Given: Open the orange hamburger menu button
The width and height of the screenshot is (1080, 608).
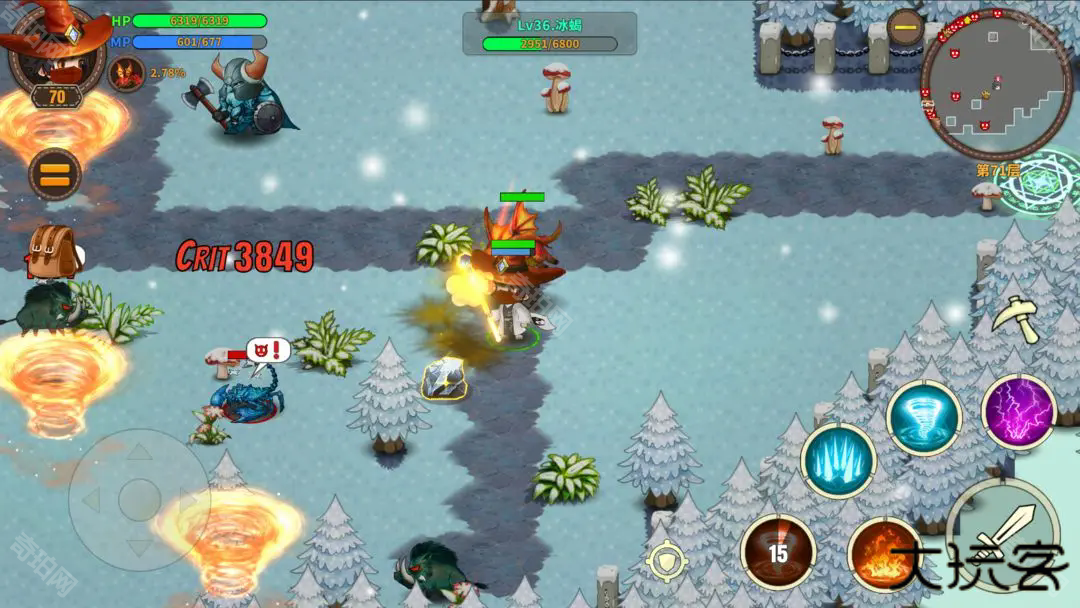Looking at the screenshot, I should point(54,175).
